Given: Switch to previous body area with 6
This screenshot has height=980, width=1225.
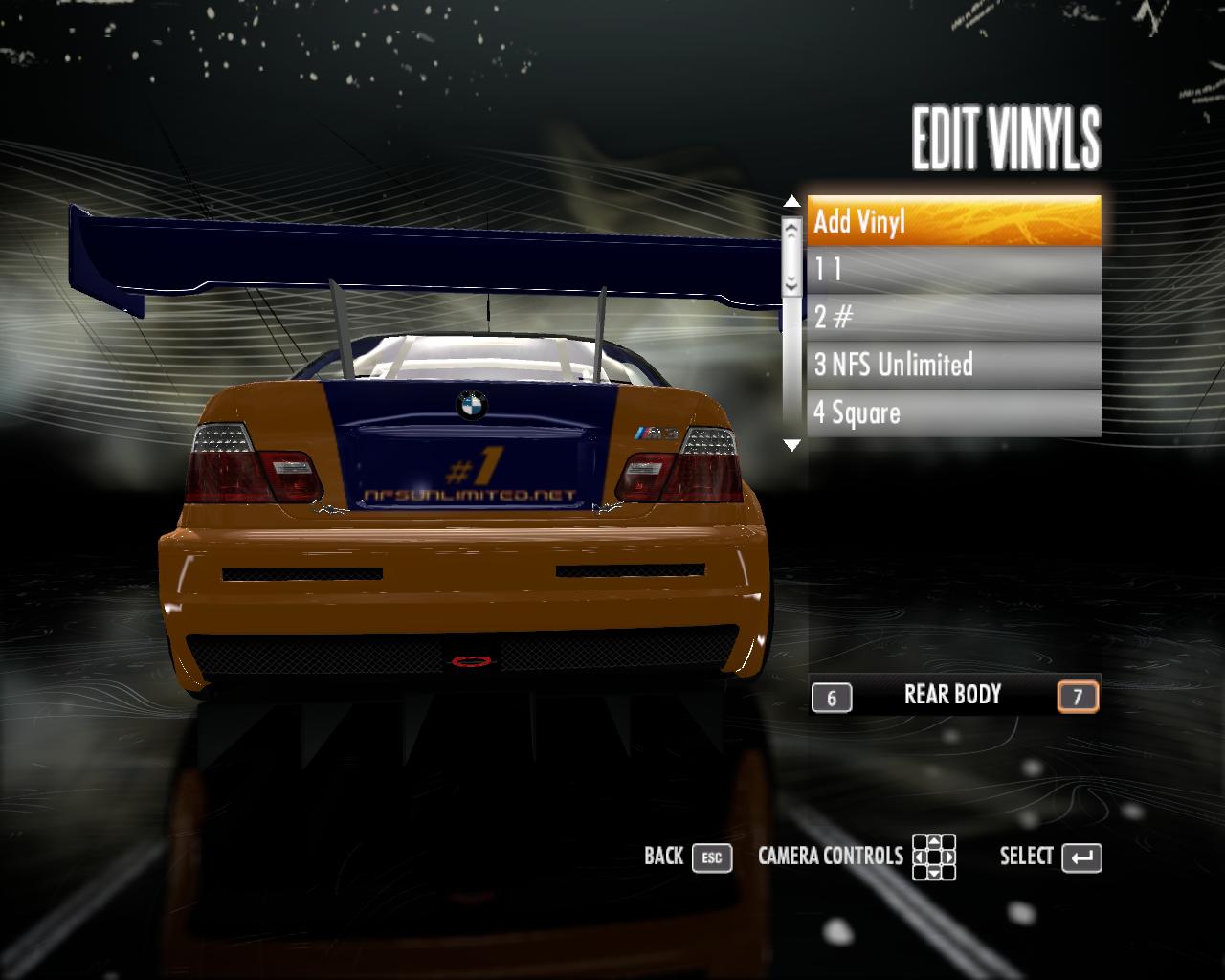Looking at the screenshot, I should 831,698.
